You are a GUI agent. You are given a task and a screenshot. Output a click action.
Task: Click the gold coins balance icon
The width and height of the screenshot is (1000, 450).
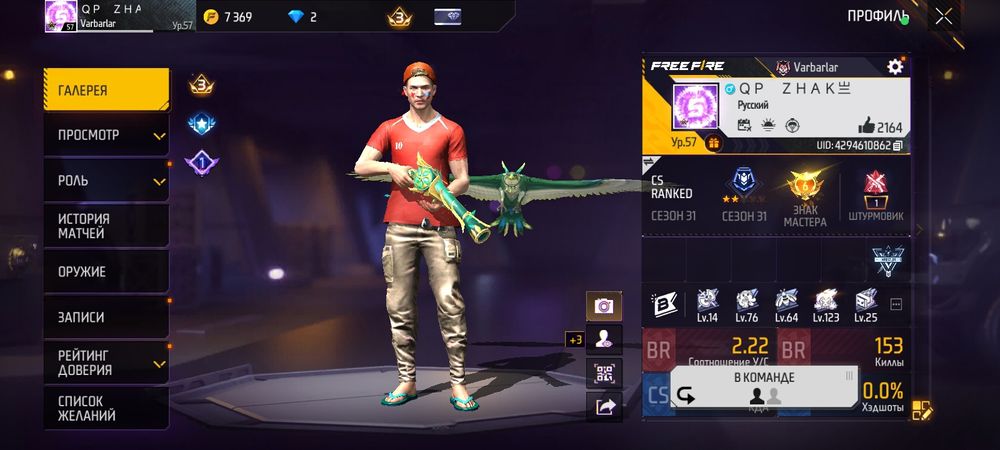(211, 17)
